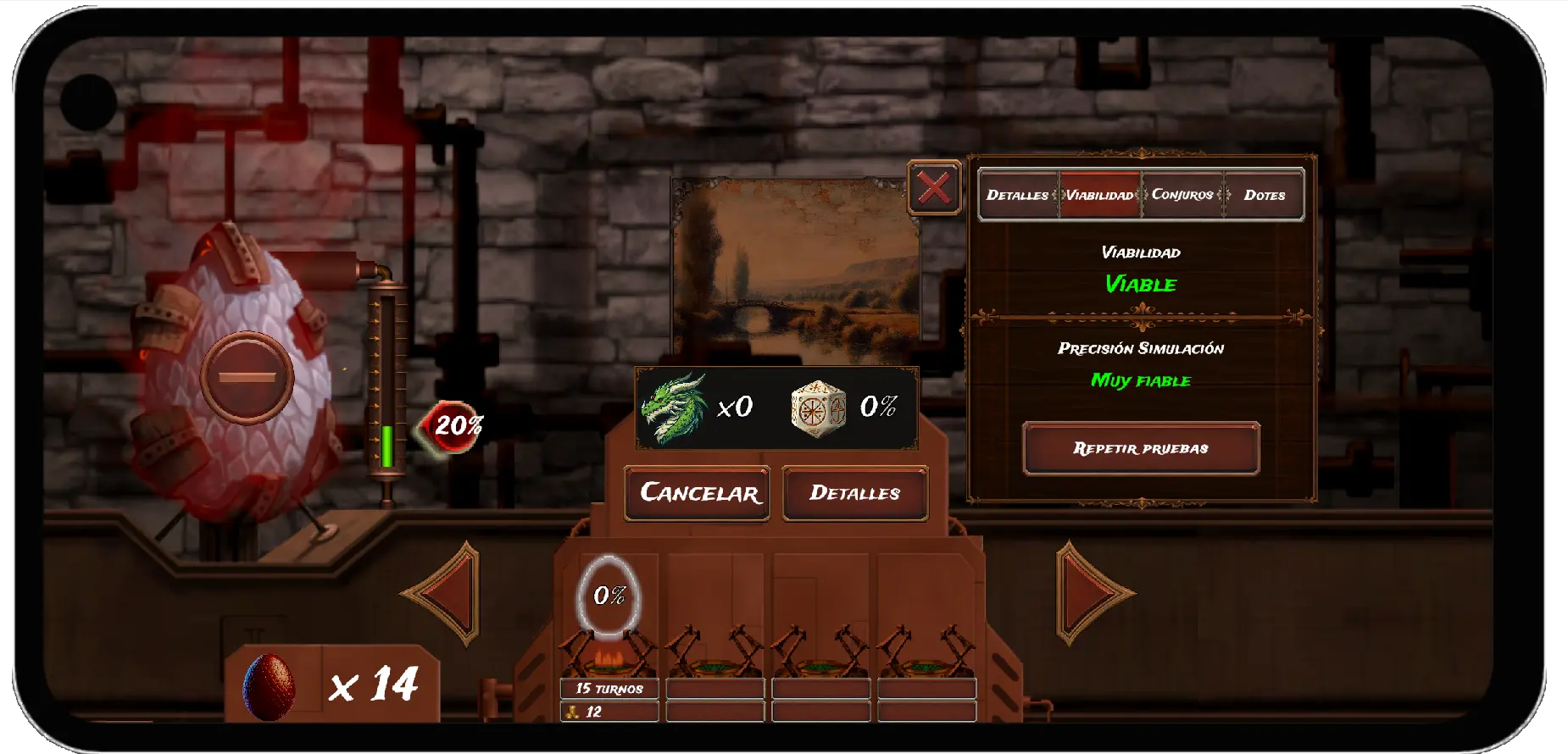The height and width of the screenshot is (754, 1568).
Task: Click the green dragon head icon
Action: 674,407
